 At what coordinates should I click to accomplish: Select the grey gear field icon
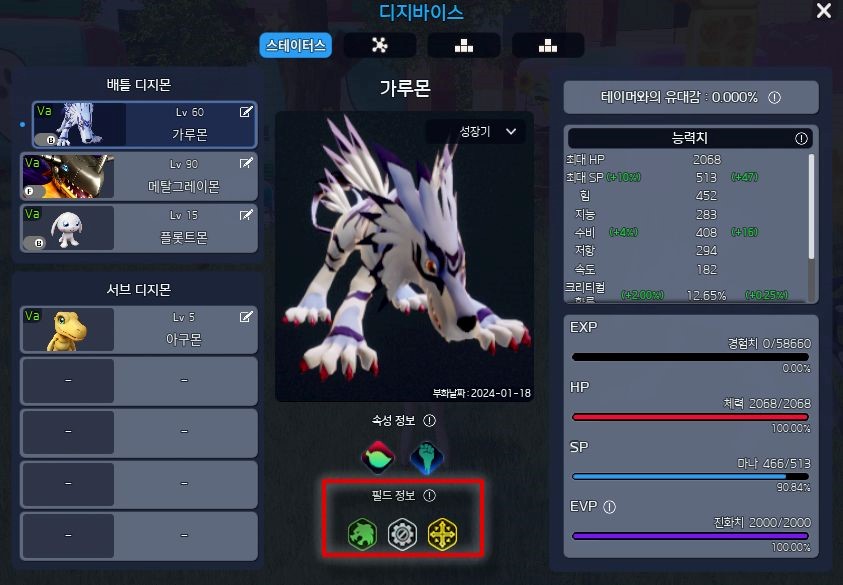click(402, 533)
